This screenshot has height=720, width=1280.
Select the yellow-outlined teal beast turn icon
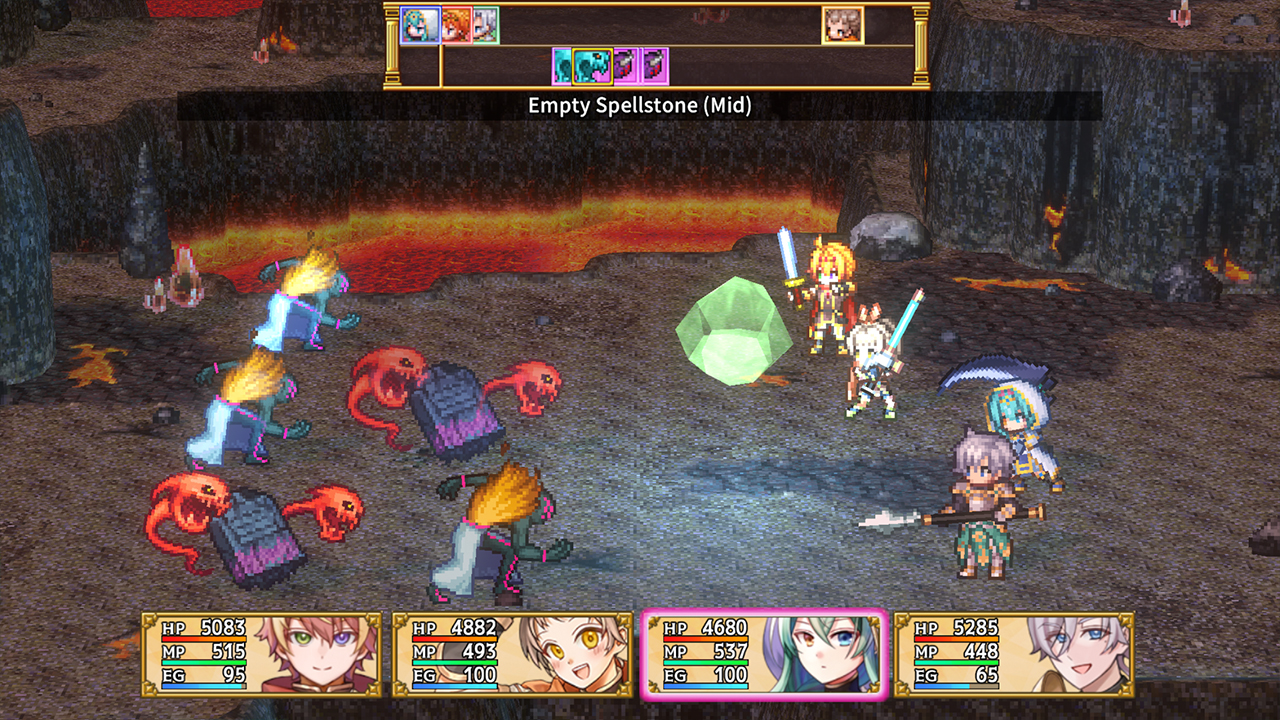tap(593, 66)
